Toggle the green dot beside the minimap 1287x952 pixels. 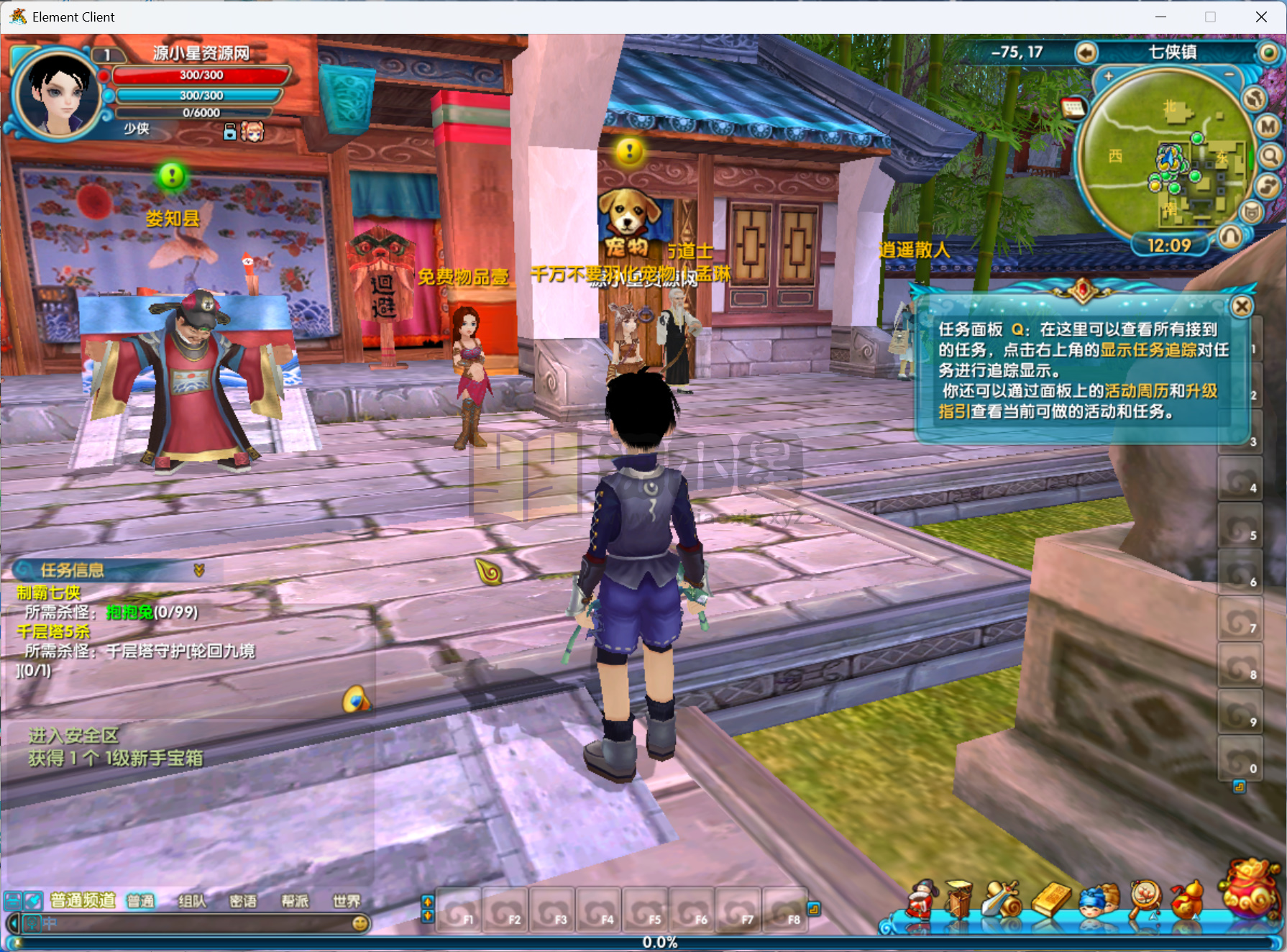click(x=1268, y=53)
